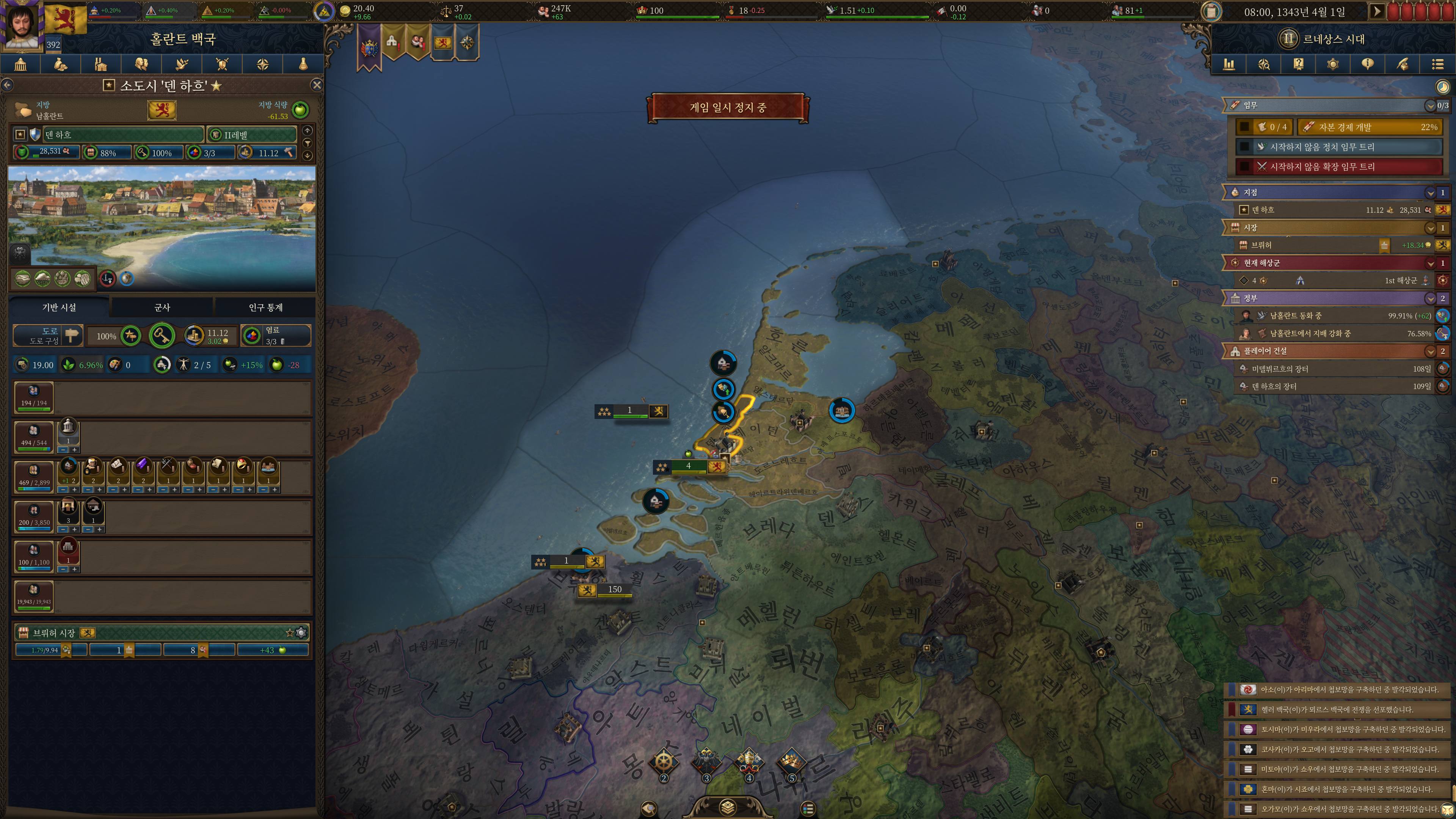
Task: Click the 덴 하흐 location name bar
Action: click(x=123, y=135)
